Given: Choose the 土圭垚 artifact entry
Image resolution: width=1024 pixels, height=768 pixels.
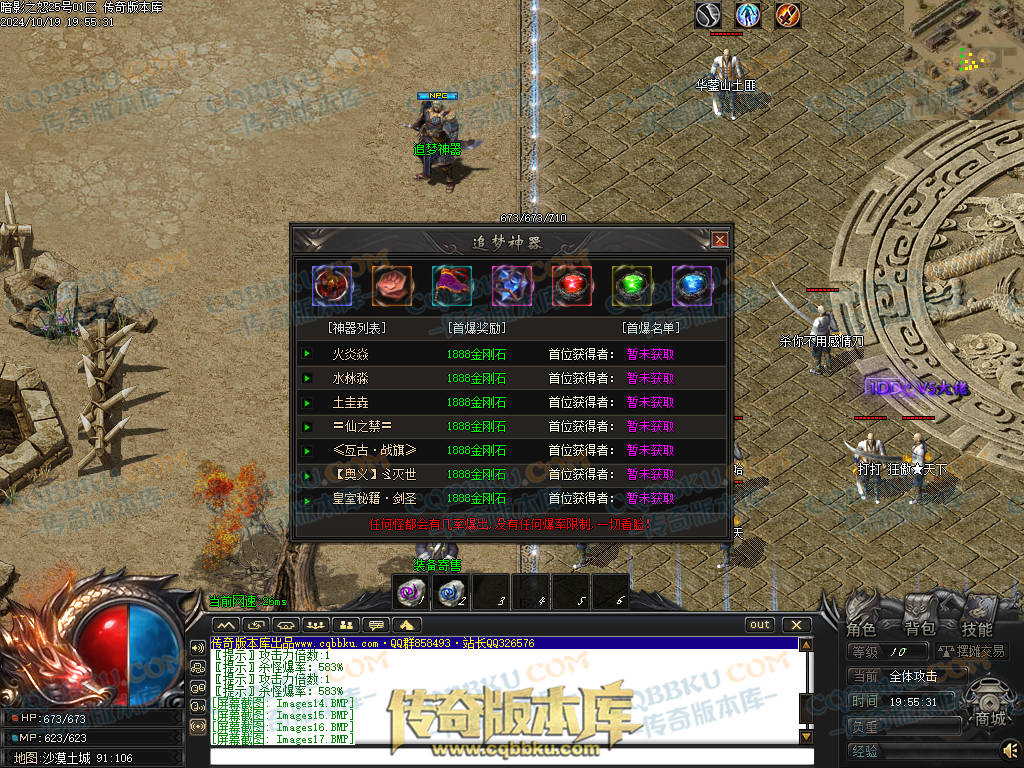Looking at the screenshot, I should coord(350,402).
